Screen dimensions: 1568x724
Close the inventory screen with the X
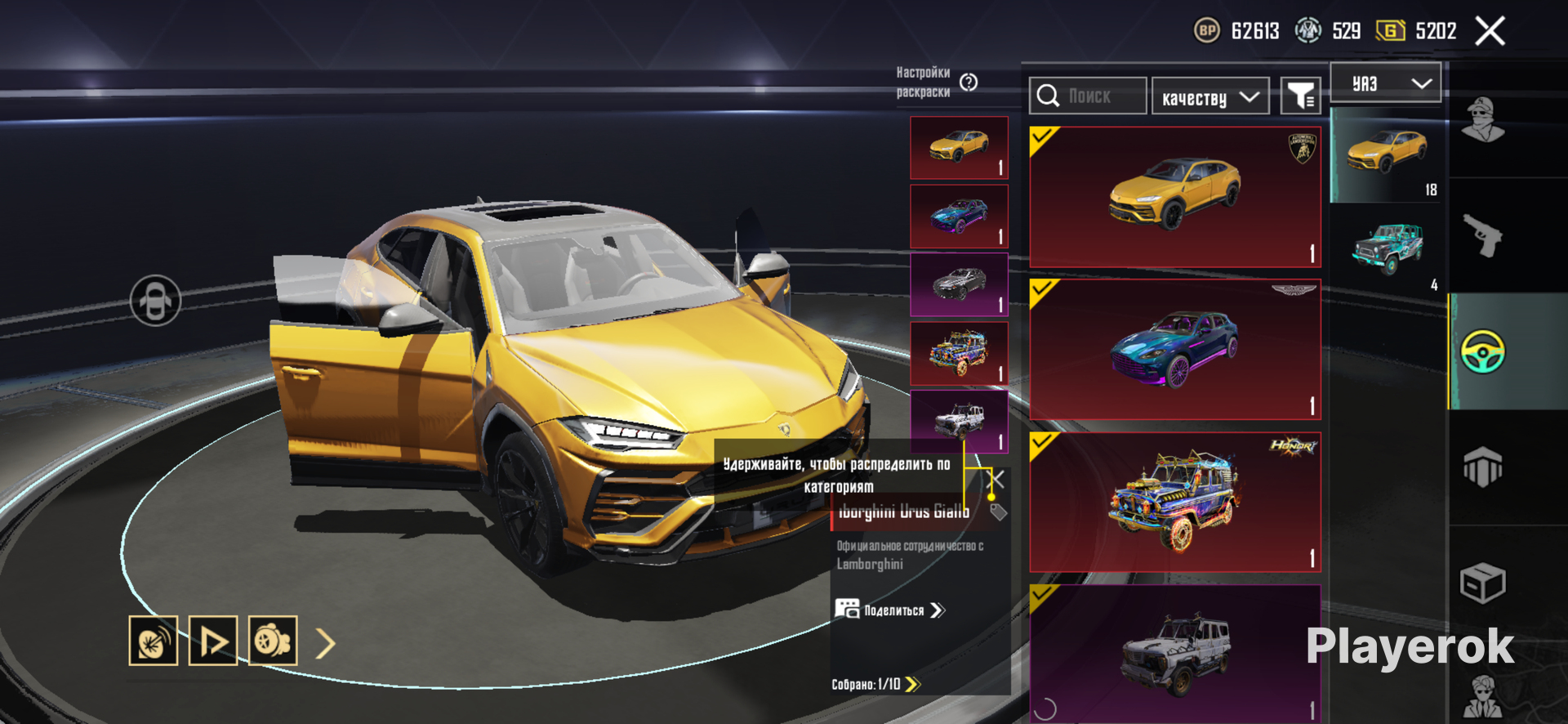click(1490, 32)
